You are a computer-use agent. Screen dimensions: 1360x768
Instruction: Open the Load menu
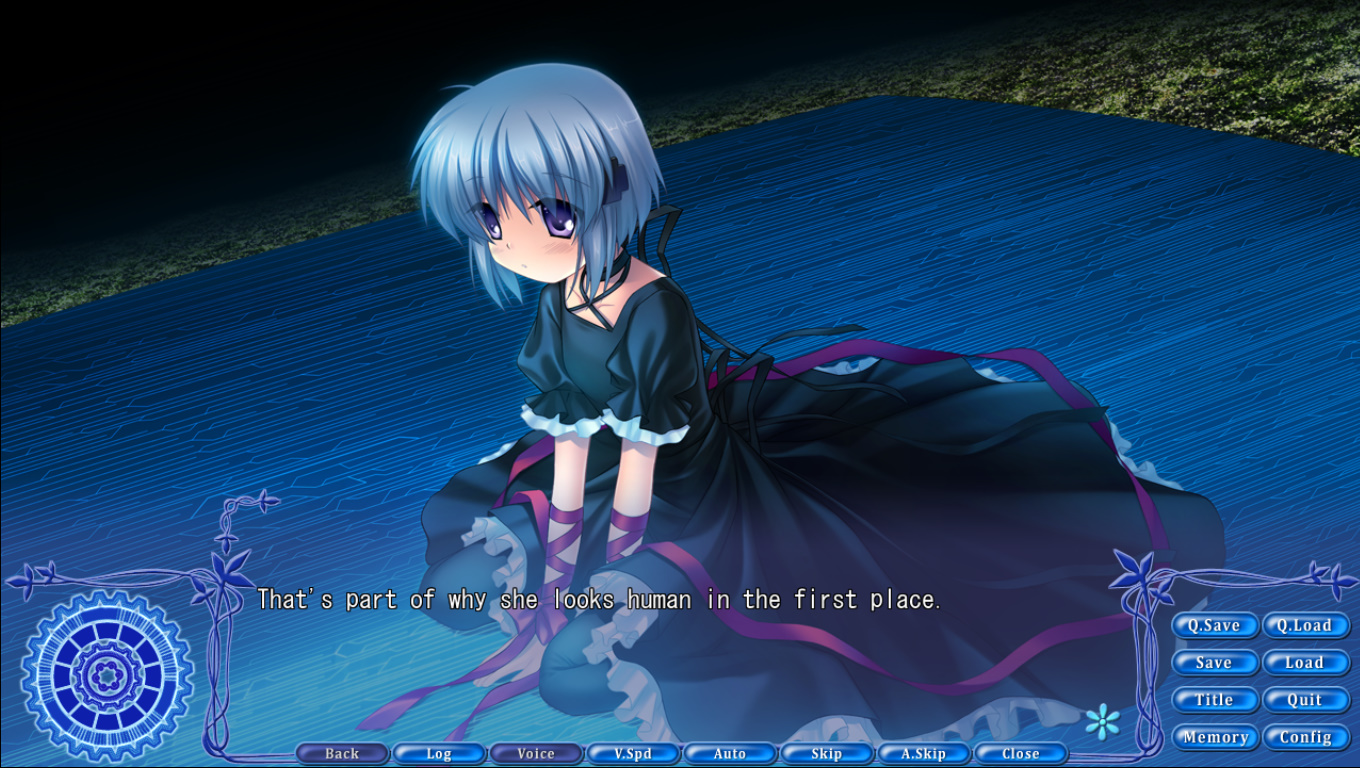point(1305,663)
